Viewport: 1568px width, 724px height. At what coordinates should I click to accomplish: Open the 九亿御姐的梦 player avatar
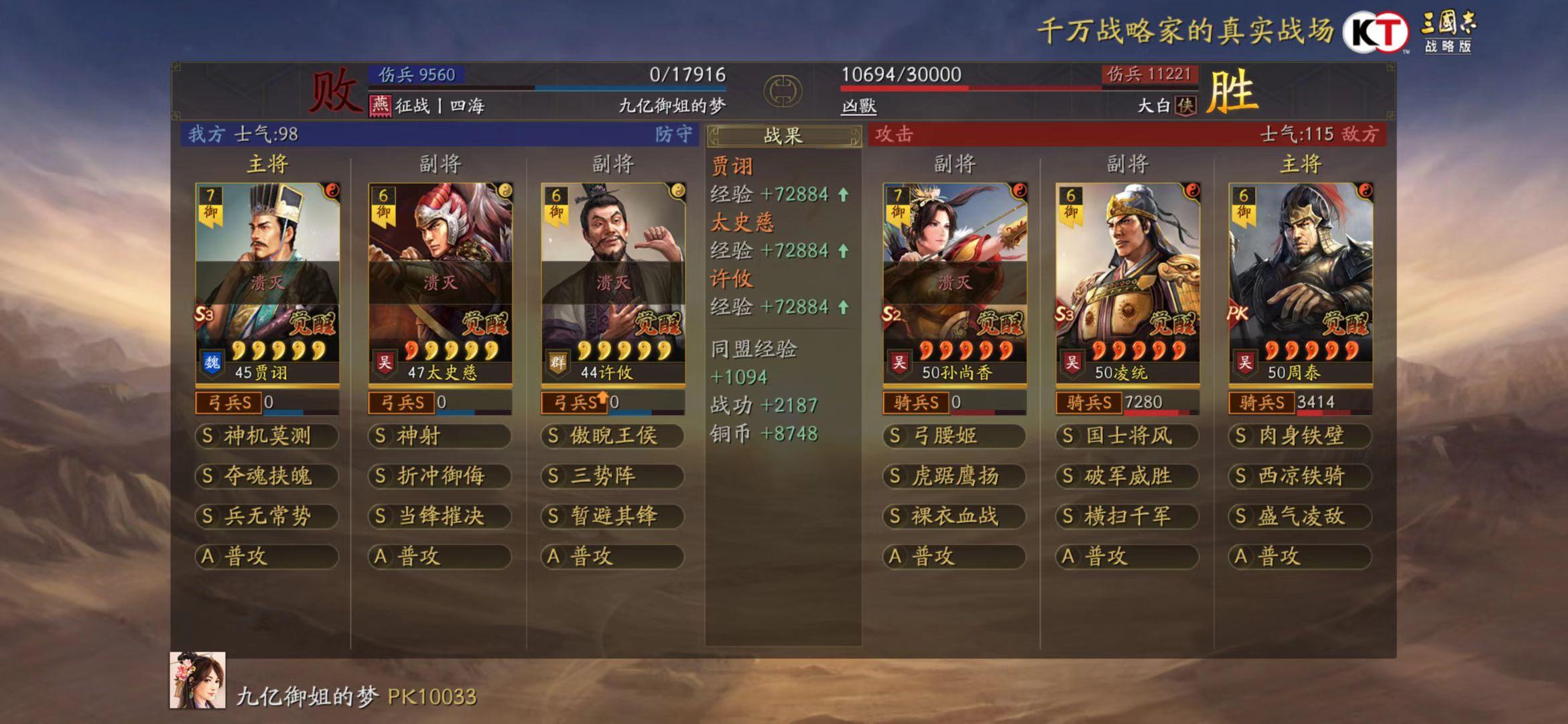pyautogui.click(x=198, y=680)
